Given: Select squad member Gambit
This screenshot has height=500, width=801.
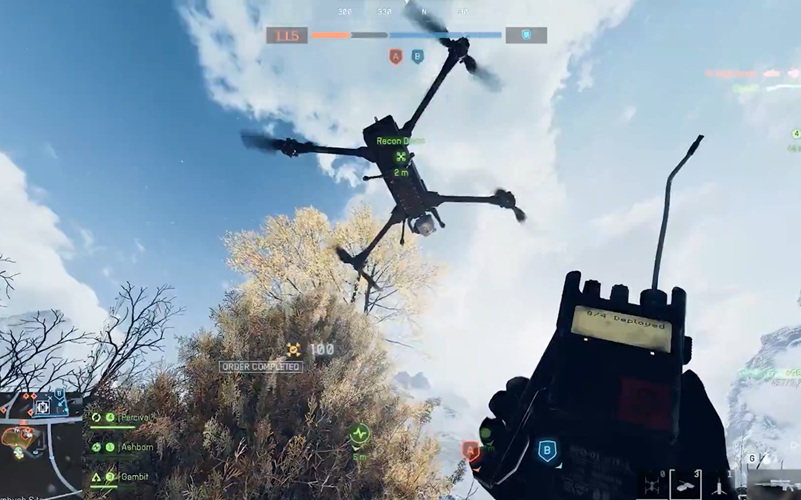Looking at the screenshot, I should point(134,477).
